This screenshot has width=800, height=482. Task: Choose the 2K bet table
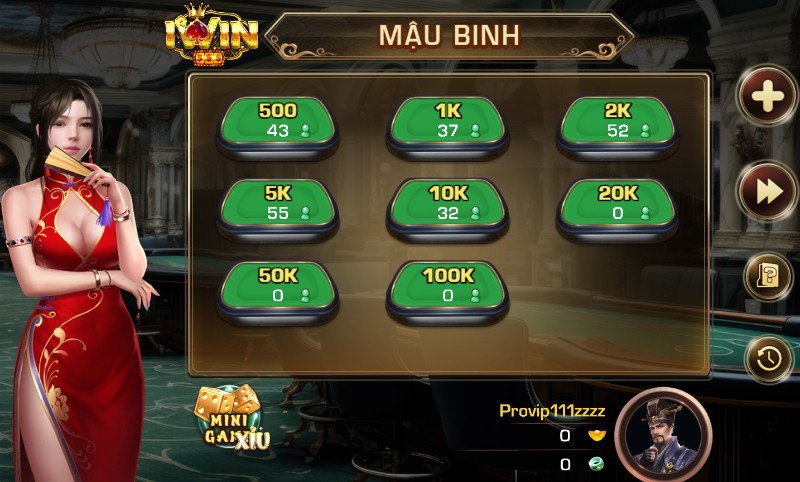click(617, 122)
